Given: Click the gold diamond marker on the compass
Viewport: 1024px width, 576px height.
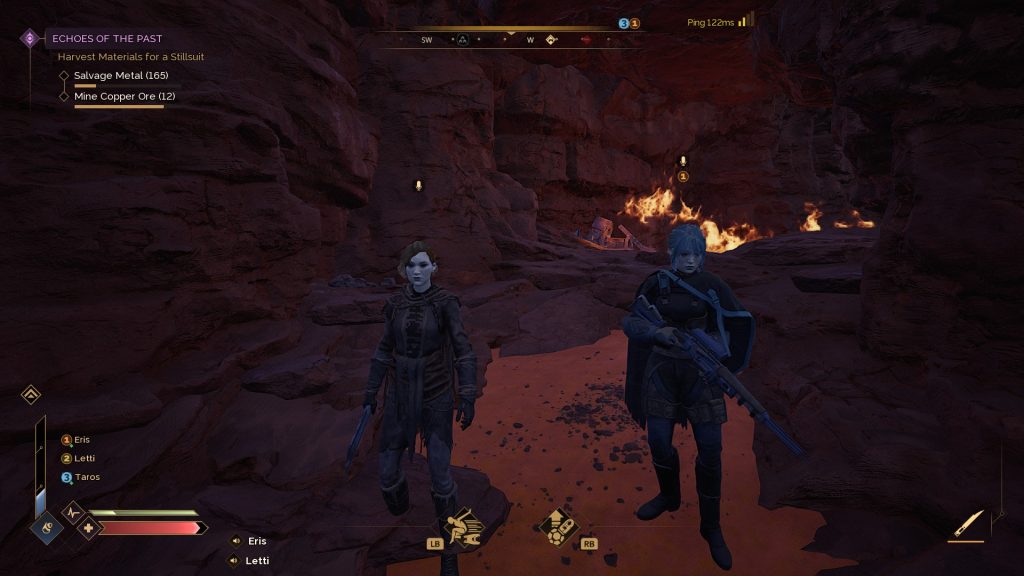Looking at the screenshot, I should tap(551, 40).
